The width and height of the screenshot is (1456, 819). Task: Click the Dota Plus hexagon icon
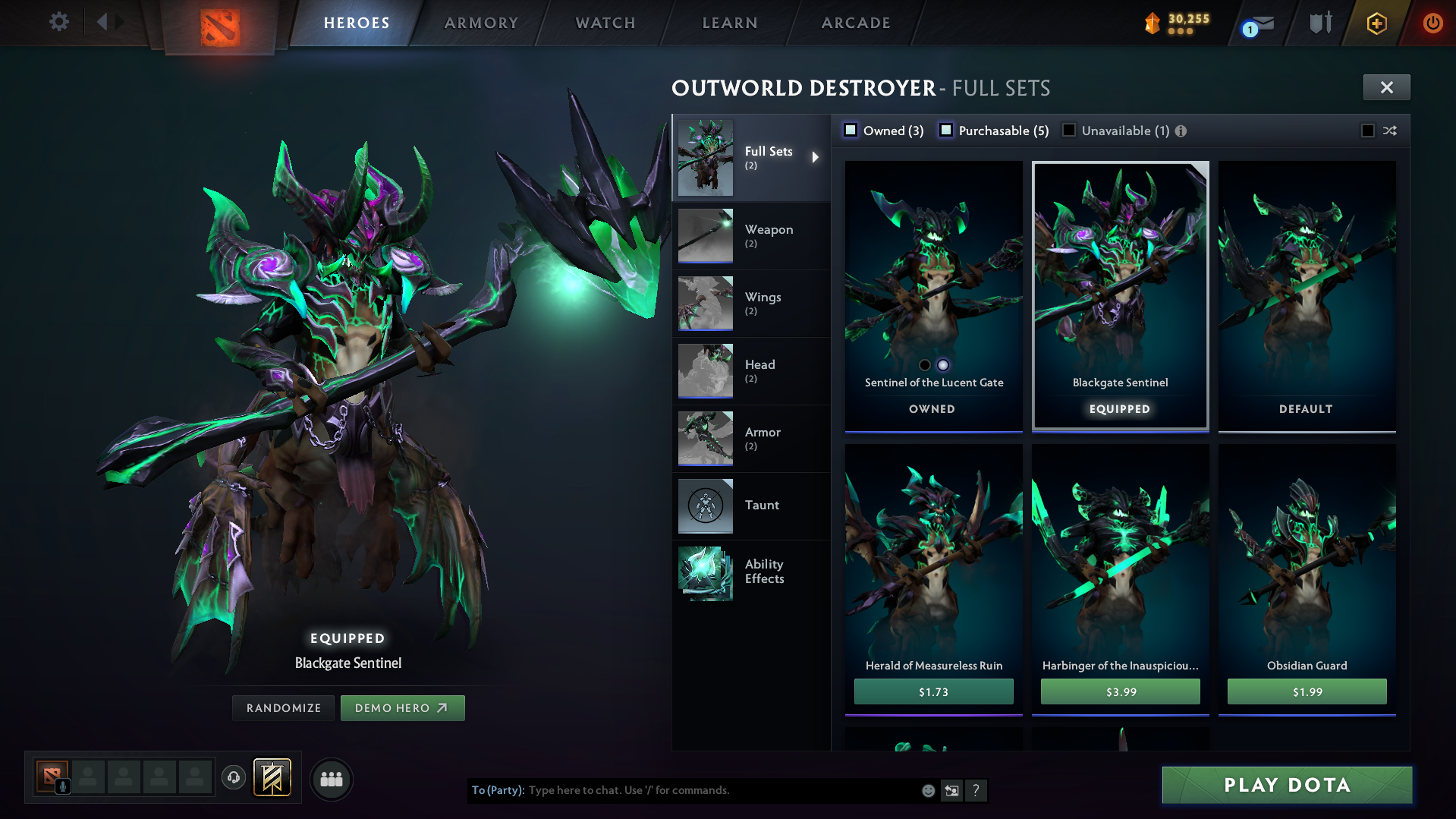1376,23
